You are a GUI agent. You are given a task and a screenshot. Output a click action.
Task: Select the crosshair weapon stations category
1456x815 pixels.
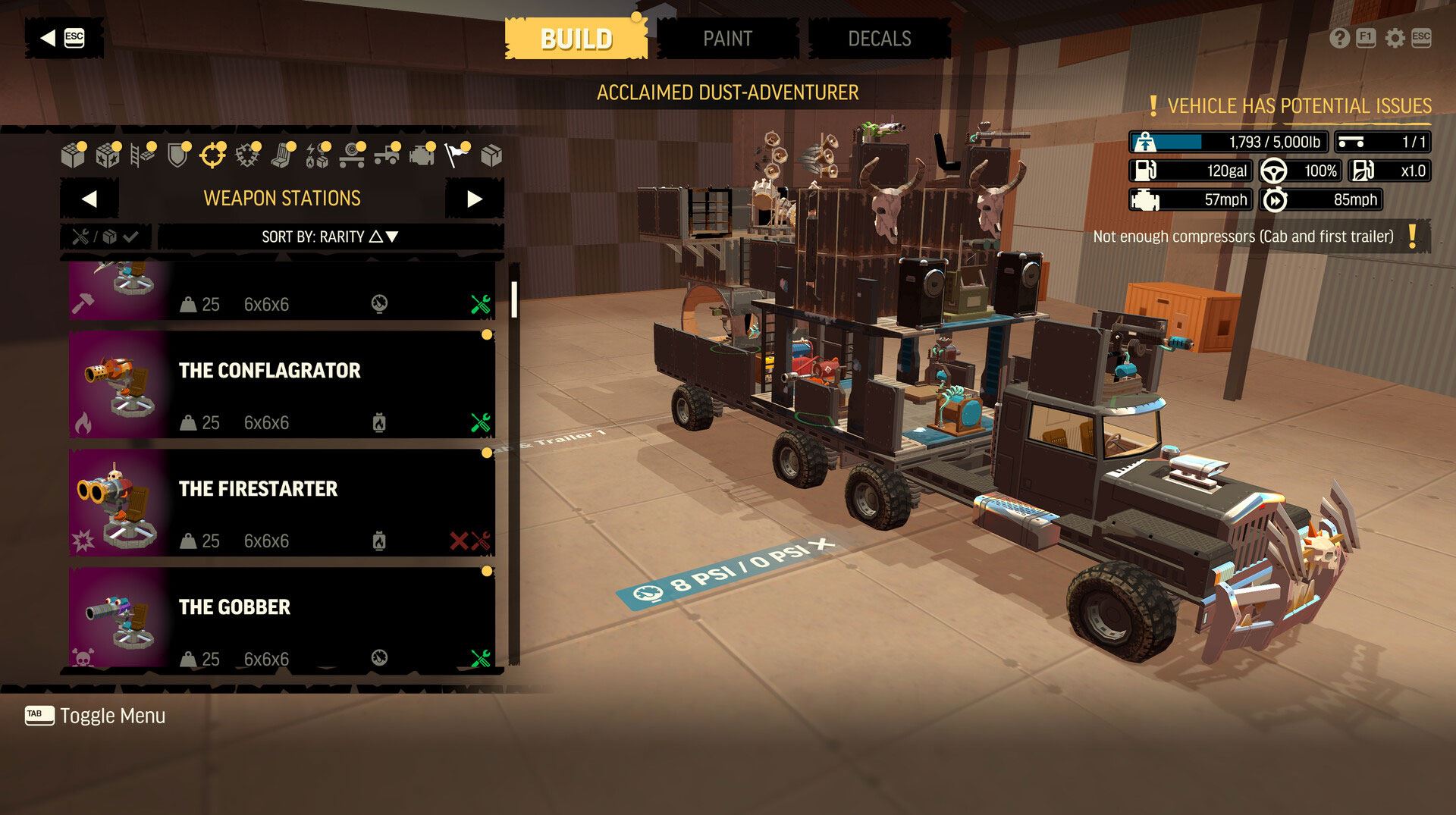point(212,155)
